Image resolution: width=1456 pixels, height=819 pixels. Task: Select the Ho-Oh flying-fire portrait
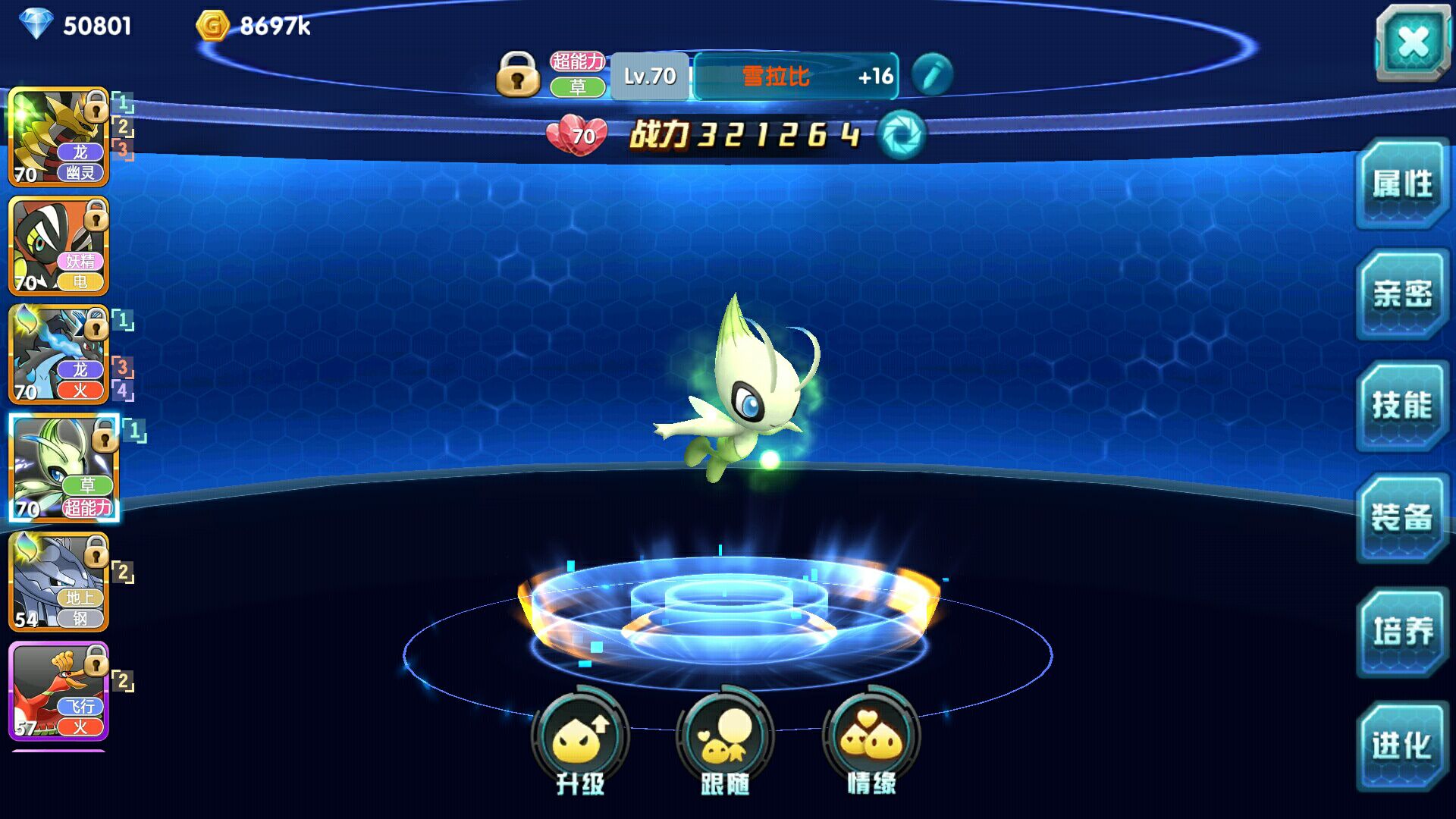click(x=58, y=691)
